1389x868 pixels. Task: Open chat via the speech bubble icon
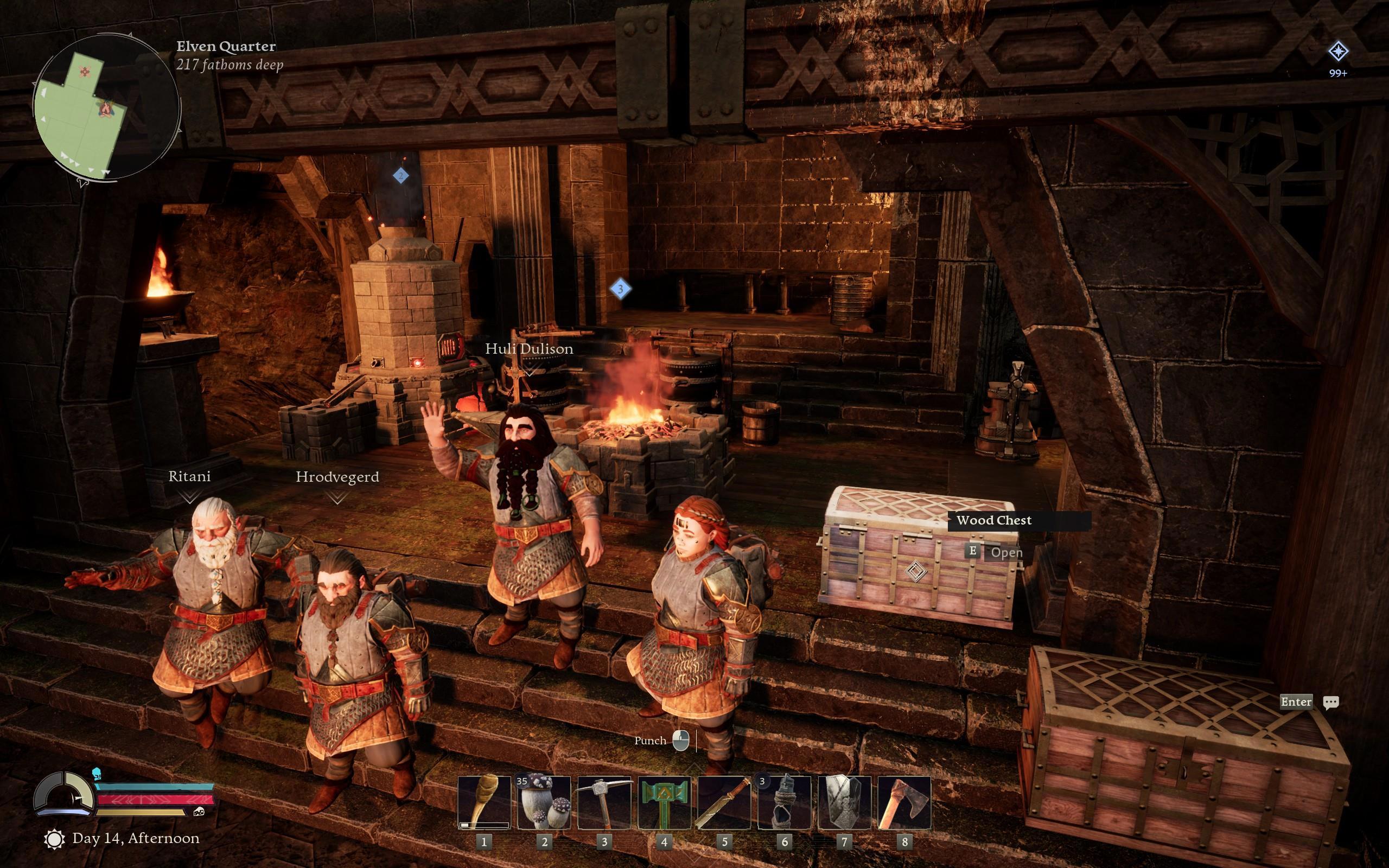[x=1330, y=702]
